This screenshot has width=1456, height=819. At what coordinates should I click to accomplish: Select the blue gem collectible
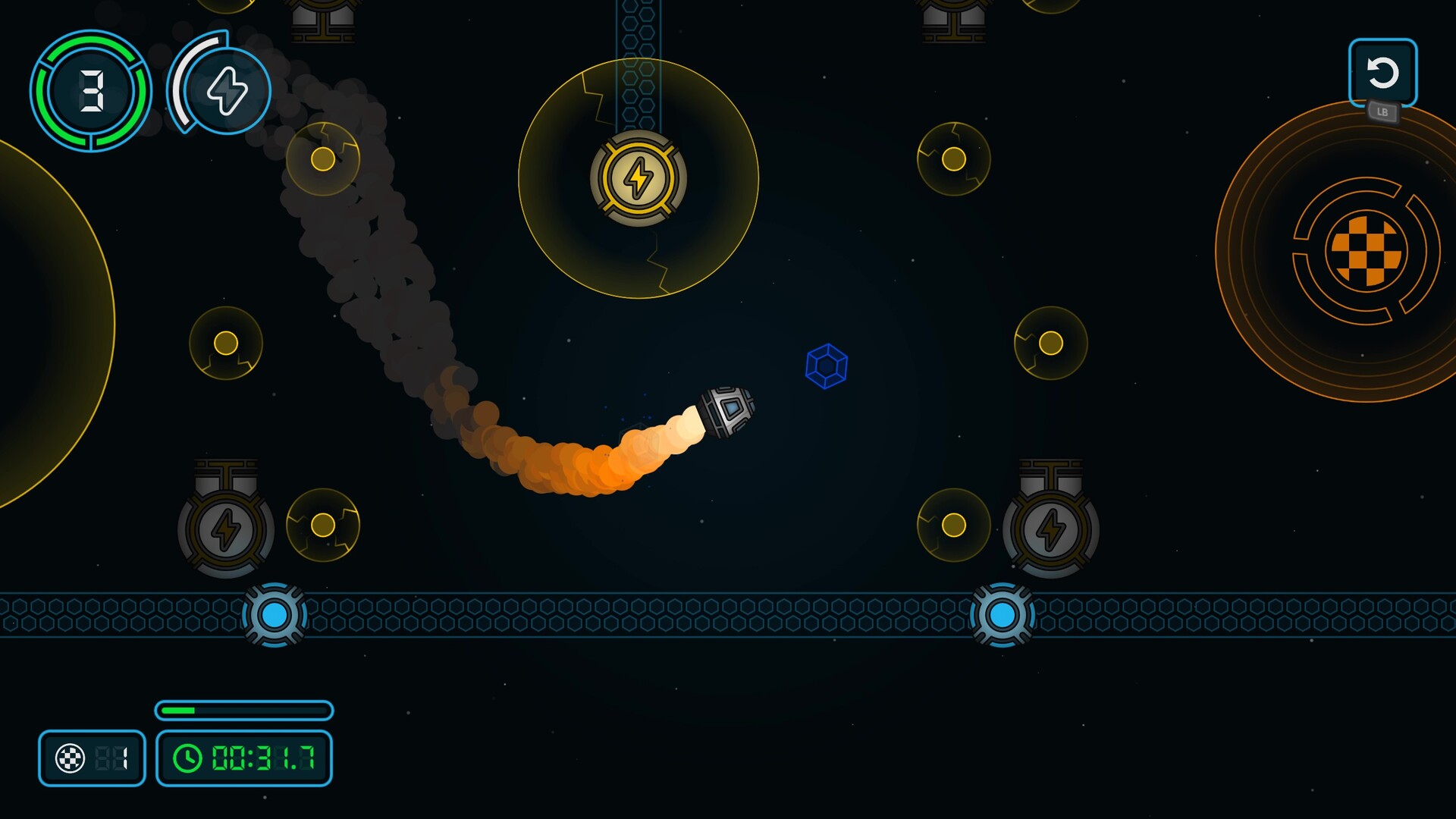pos(826,366)
